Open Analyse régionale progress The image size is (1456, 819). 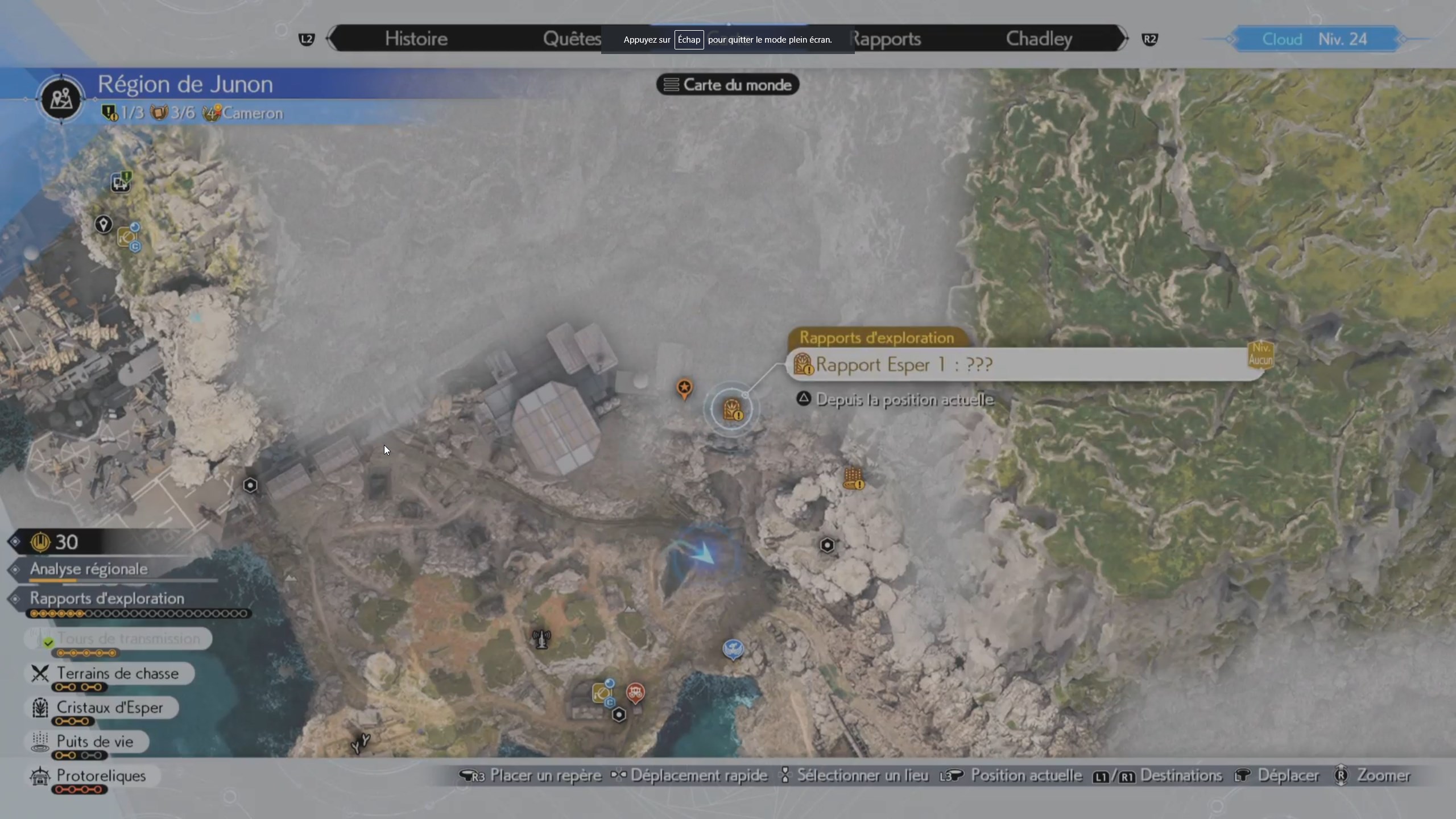89,569
